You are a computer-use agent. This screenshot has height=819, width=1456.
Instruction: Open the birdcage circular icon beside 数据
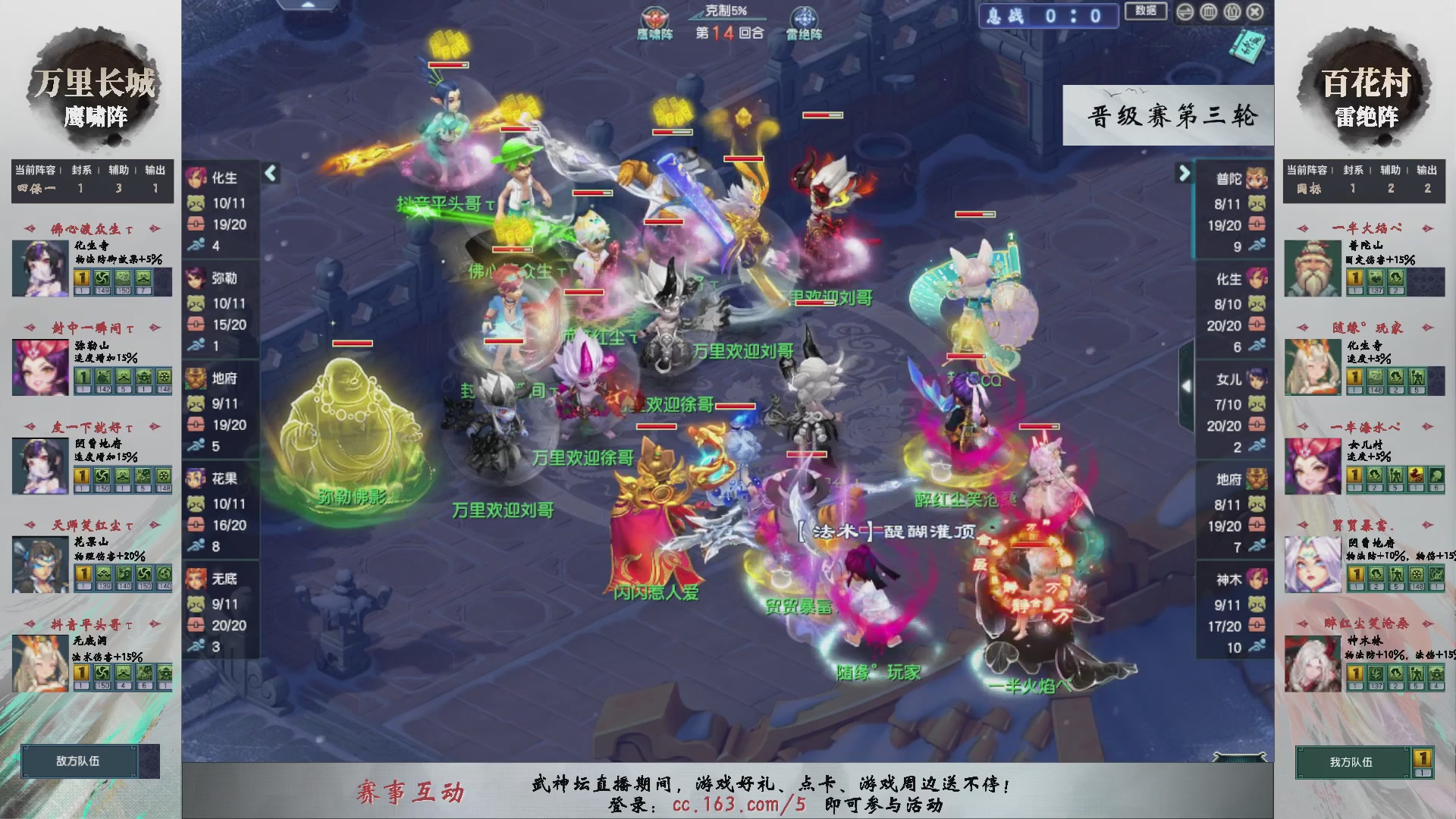point(1208,11)
